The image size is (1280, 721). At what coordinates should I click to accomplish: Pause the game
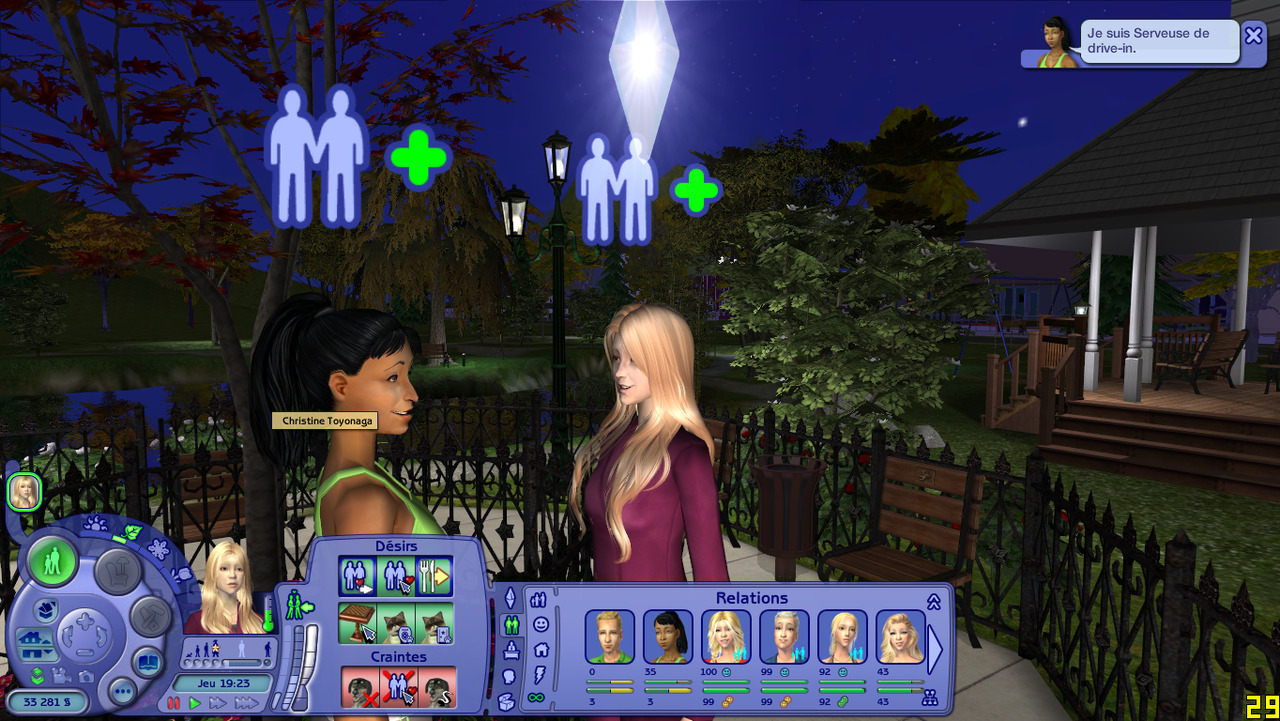174,704
